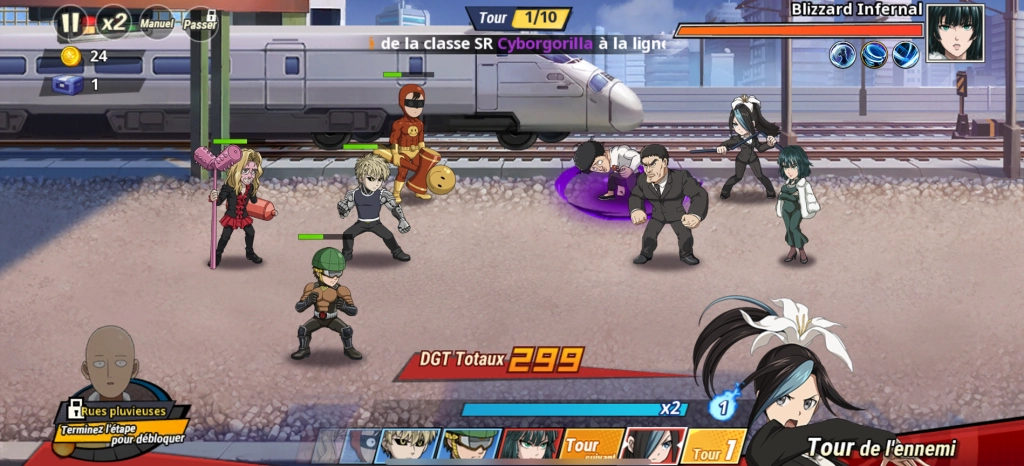Choose the green-haired enemy portrait in turn queue

click(x=529, y=445)
